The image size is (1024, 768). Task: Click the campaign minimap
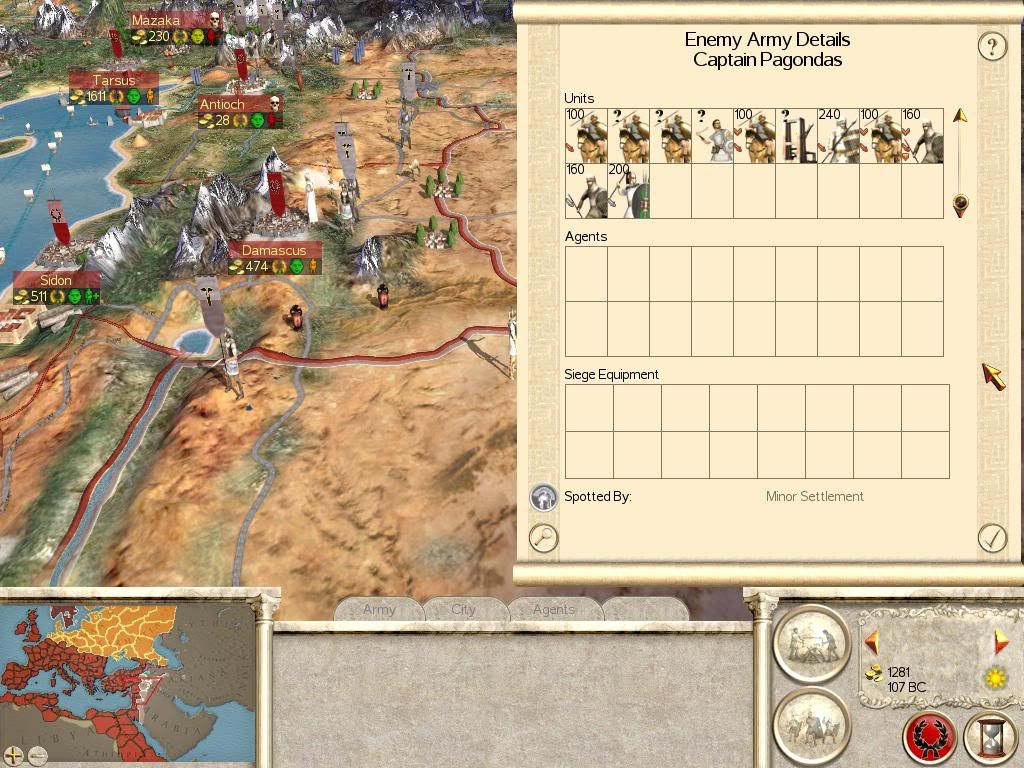click(128, 671)
